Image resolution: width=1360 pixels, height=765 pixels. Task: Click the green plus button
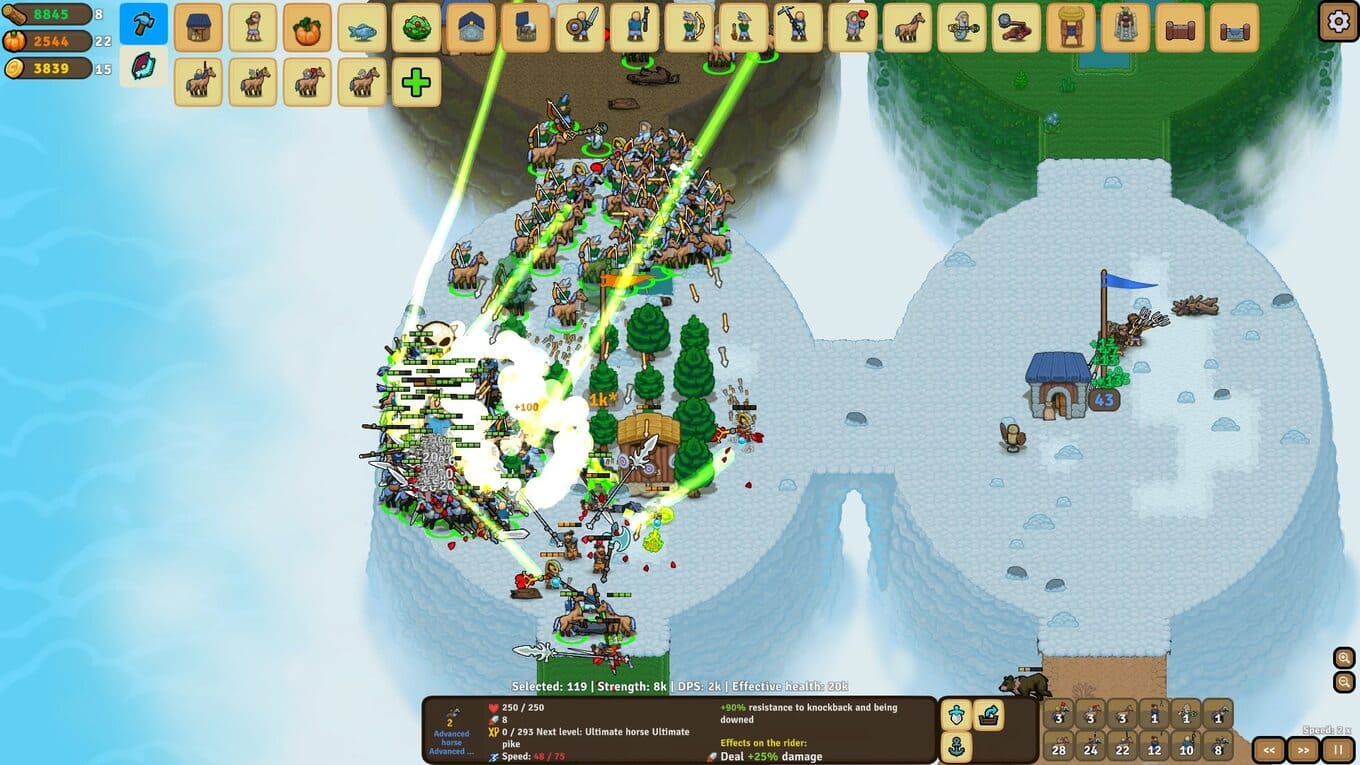[416, 82]
